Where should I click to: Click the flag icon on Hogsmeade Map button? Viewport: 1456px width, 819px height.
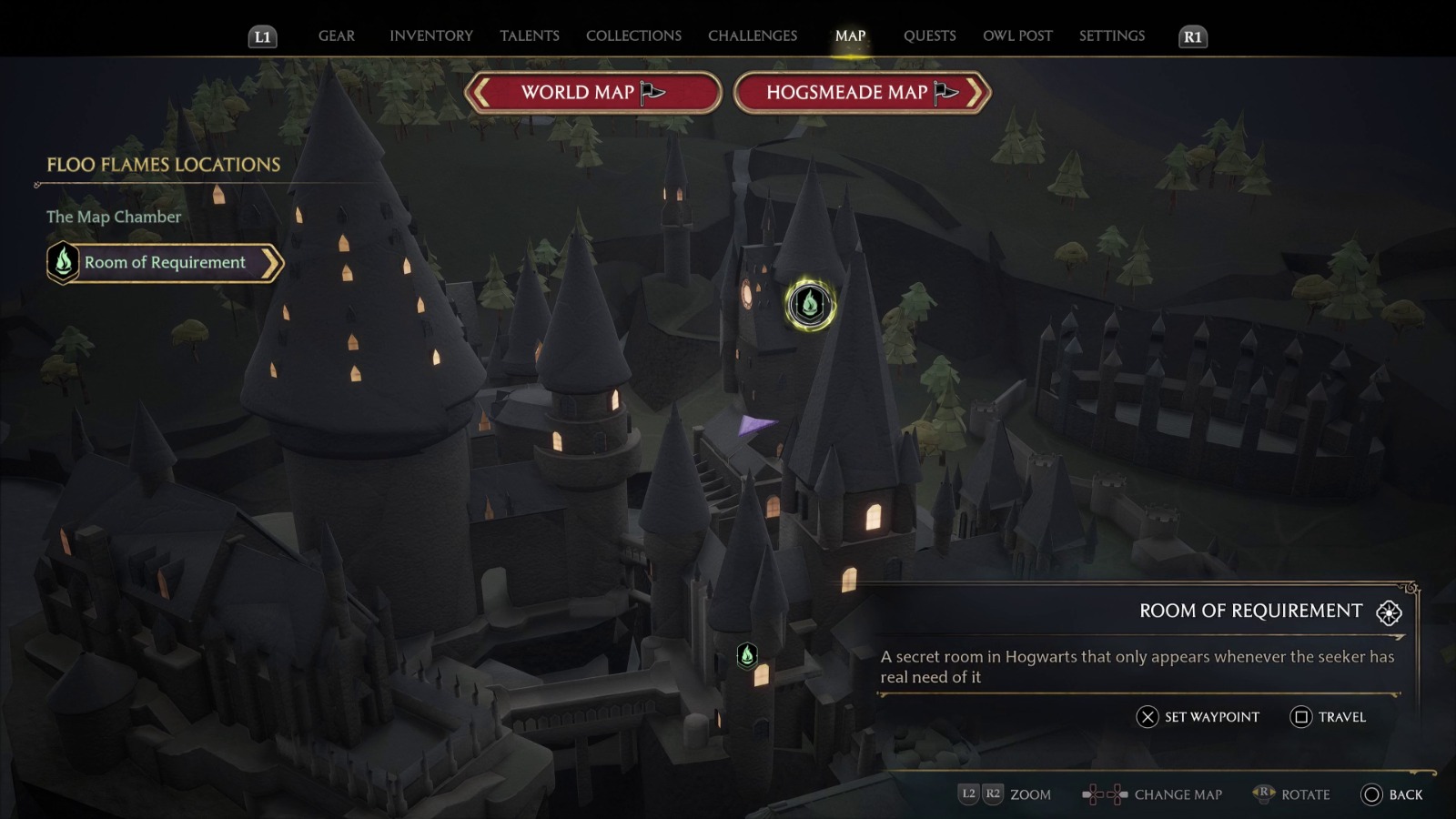[x=950, y=92]
